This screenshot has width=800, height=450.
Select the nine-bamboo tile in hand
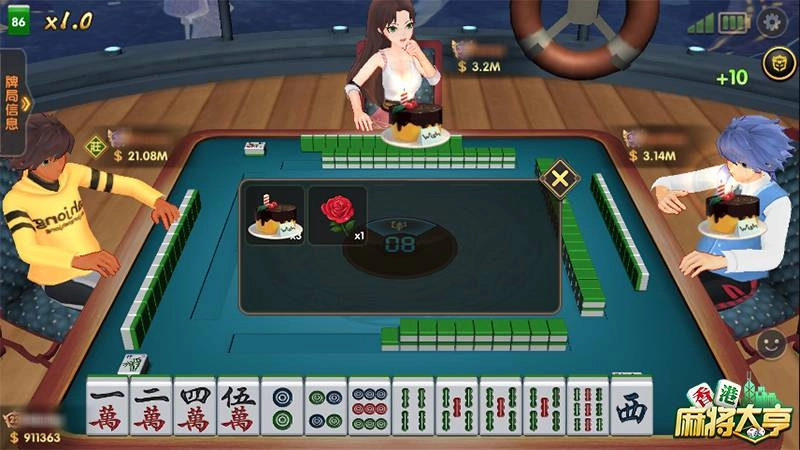588,406
